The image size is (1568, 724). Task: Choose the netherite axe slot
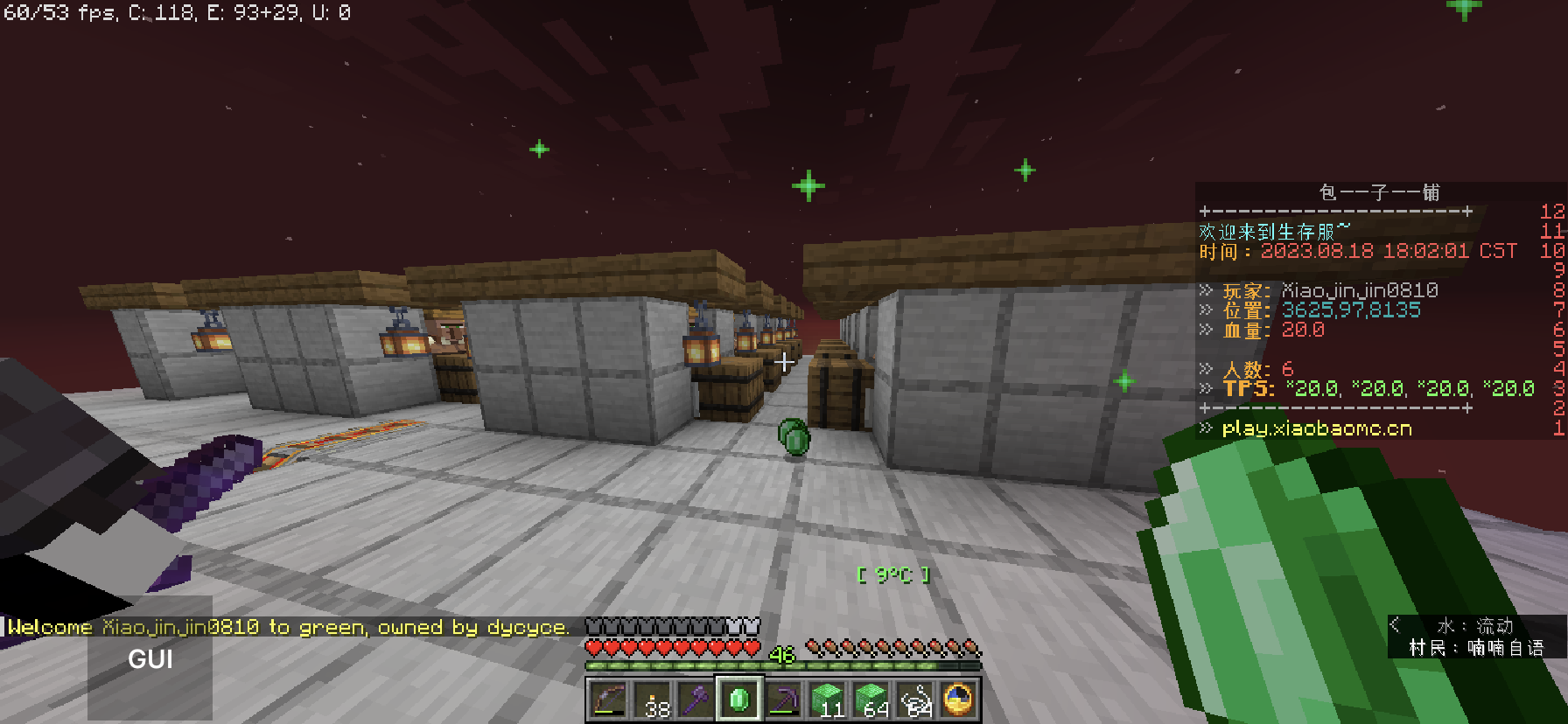click(696, 700)
